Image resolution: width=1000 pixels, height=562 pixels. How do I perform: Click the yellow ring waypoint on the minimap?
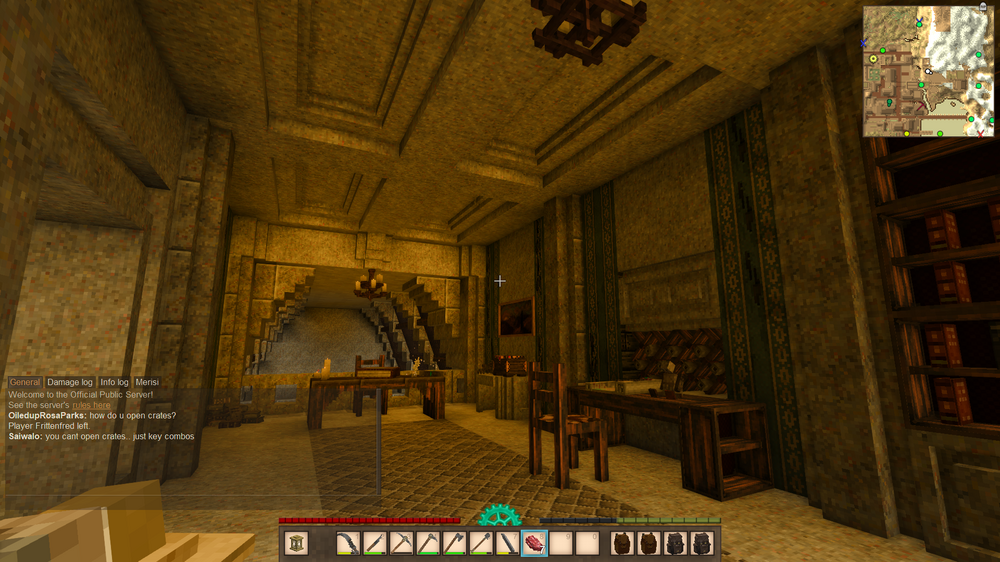coord(873,59)
